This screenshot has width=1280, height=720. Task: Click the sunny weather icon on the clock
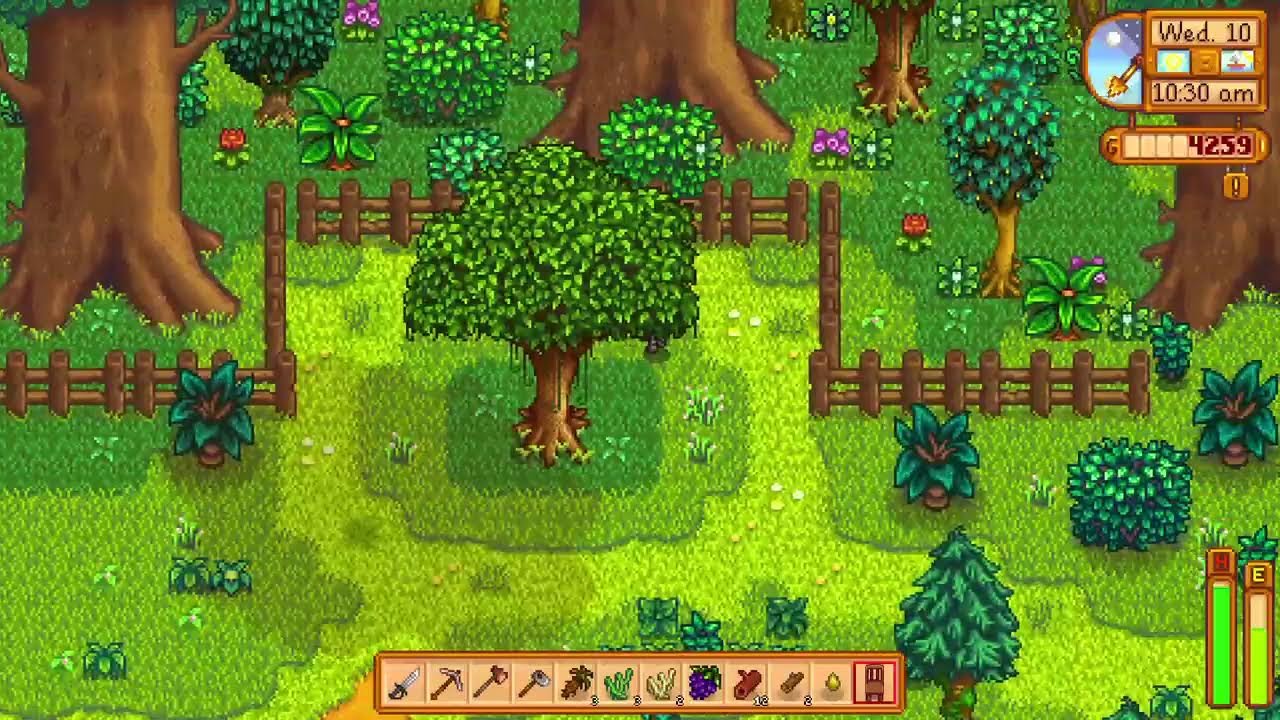click(x=1173, y=61)
